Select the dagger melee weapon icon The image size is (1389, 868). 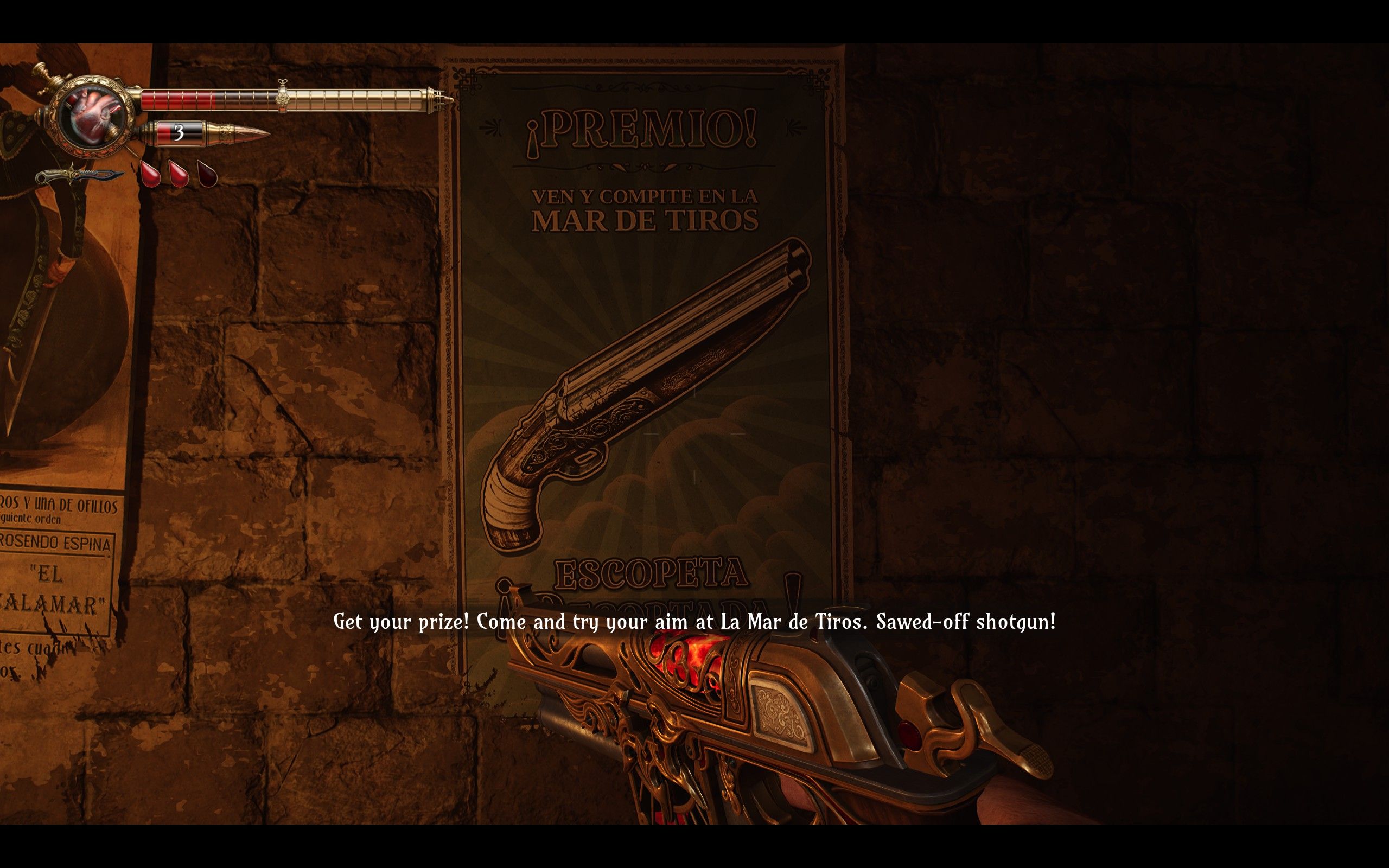point(80,175)
